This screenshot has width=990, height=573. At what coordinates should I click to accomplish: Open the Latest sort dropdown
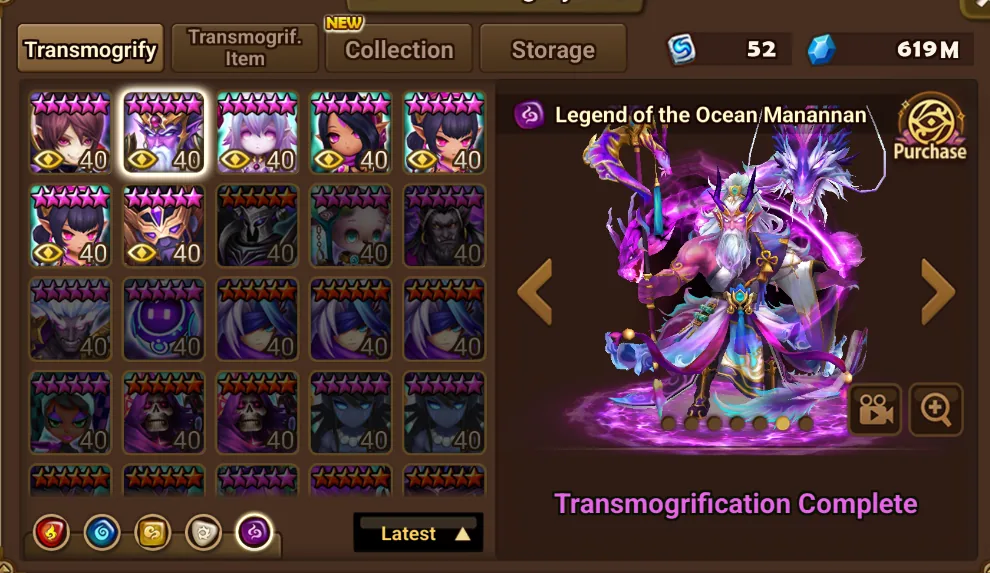[418, 533]
